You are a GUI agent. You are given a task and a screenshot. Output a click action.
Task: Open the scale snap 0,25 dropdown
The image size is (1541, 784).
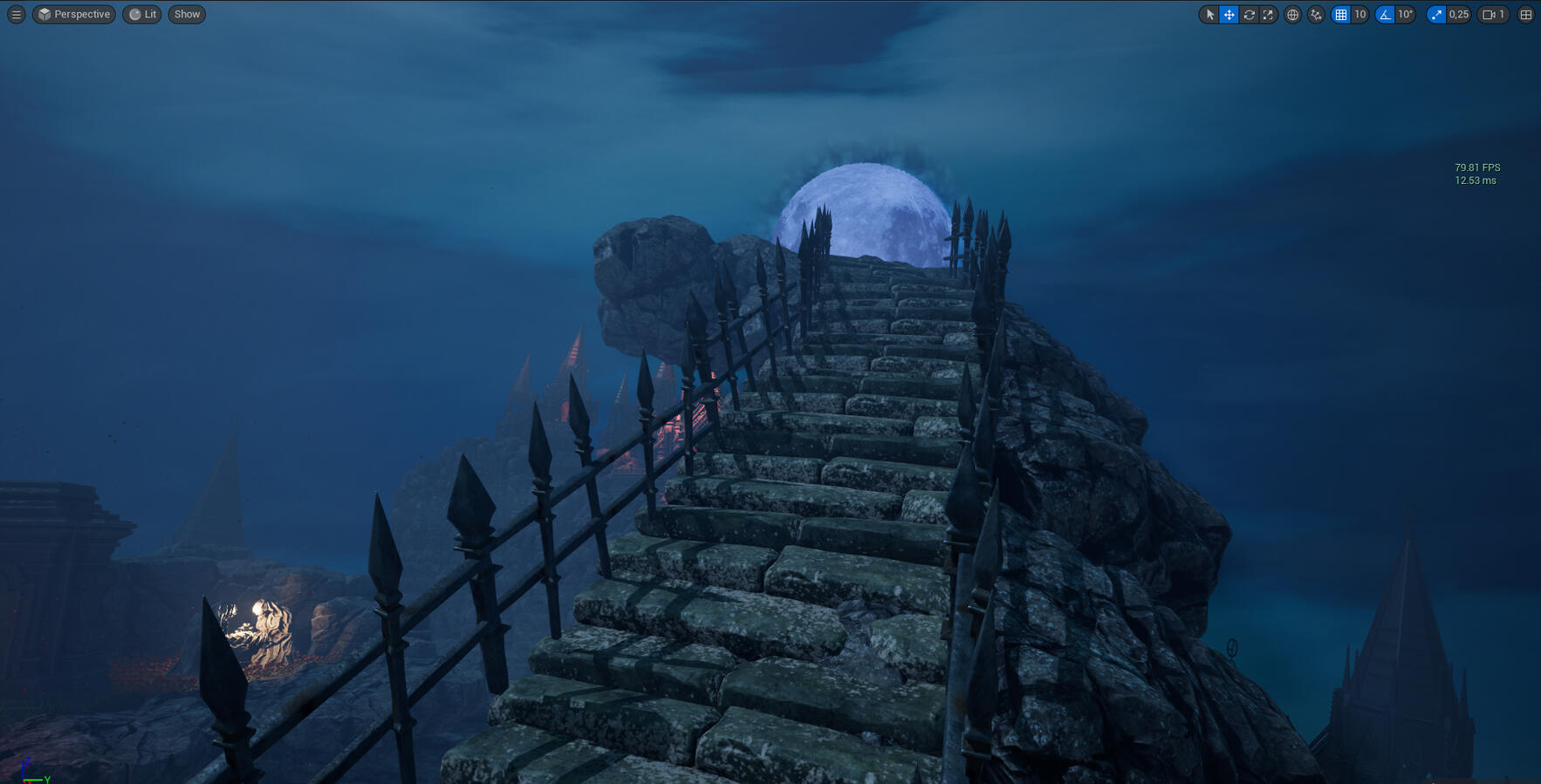click(x=1459, y=14)
